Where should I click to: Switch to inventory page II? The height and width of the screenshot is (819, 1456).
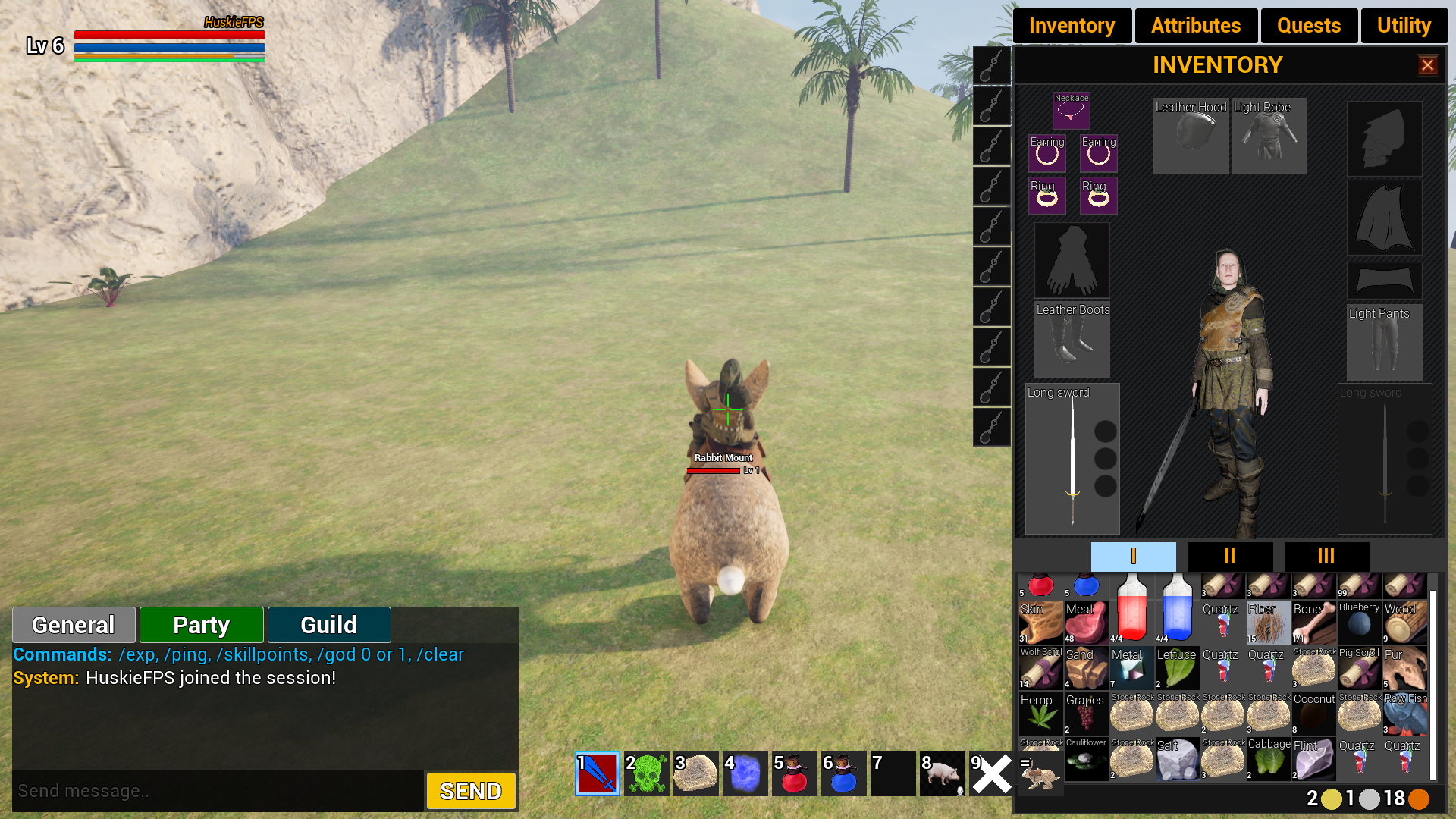[1229, 557]
